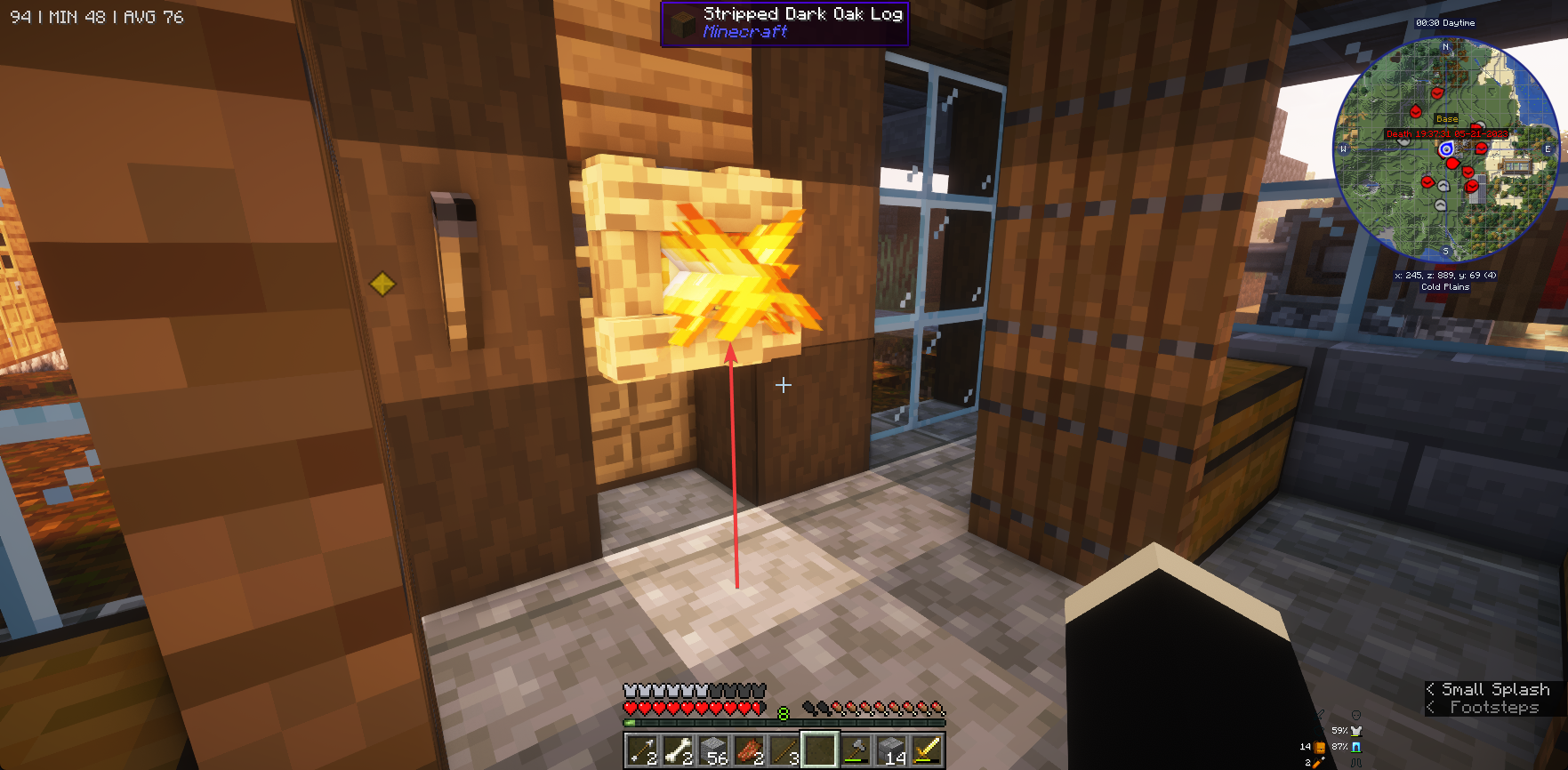Click the coordinates readout below the minimap
The height and width of the screenshot is (770, 1568).
pos(1447,276)
